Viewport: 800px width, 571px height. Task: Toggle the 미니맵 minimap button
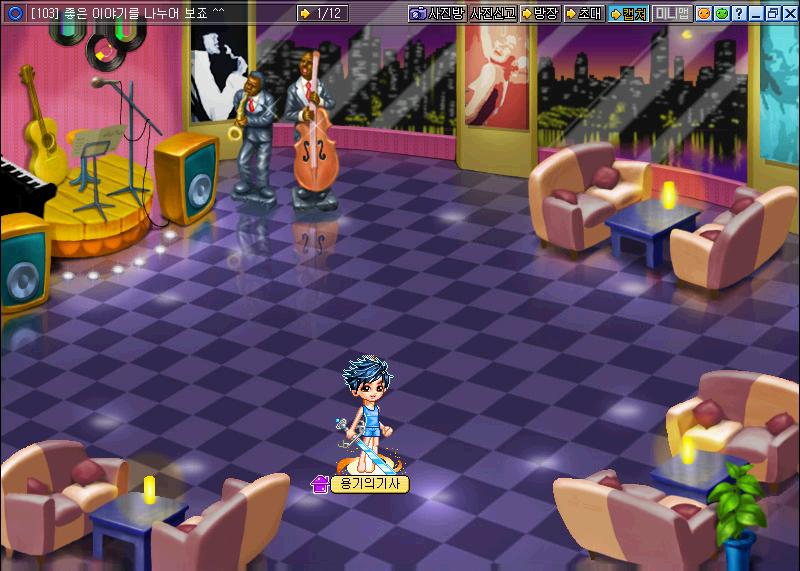click(672, 14)
